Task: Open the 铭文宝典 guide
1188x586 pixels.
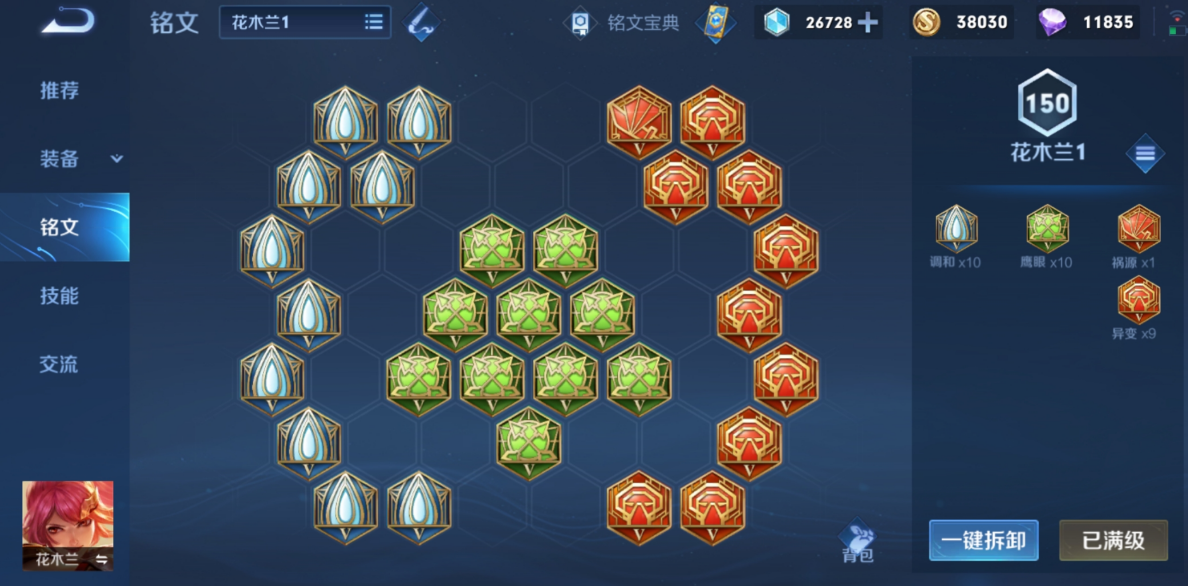Action: [622, 22]
